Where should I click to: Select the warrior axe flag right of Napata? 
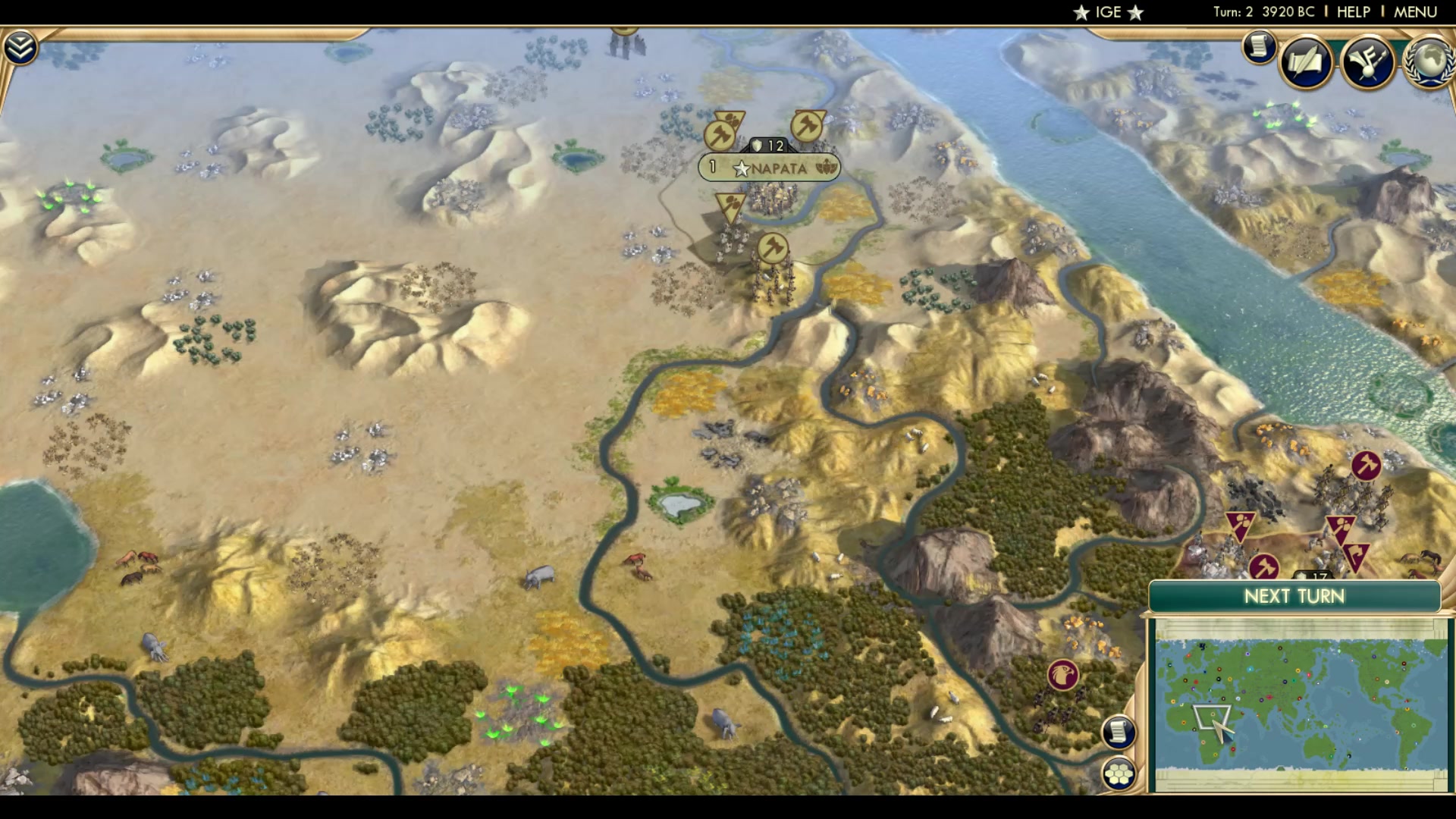pyautogui.click(x=807, y=126)
